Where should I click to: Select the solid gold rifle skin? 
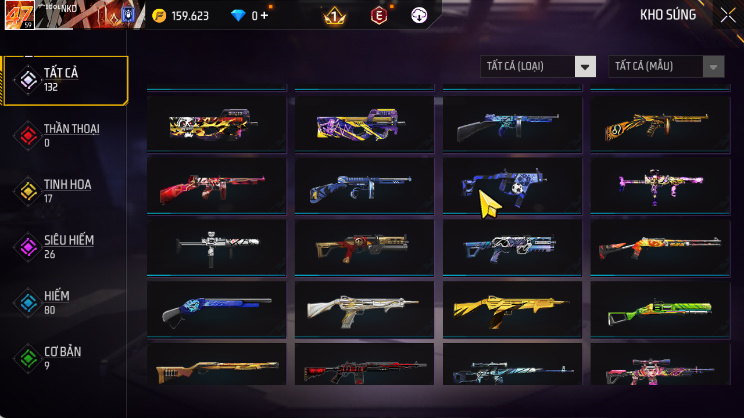click(513, 312)
